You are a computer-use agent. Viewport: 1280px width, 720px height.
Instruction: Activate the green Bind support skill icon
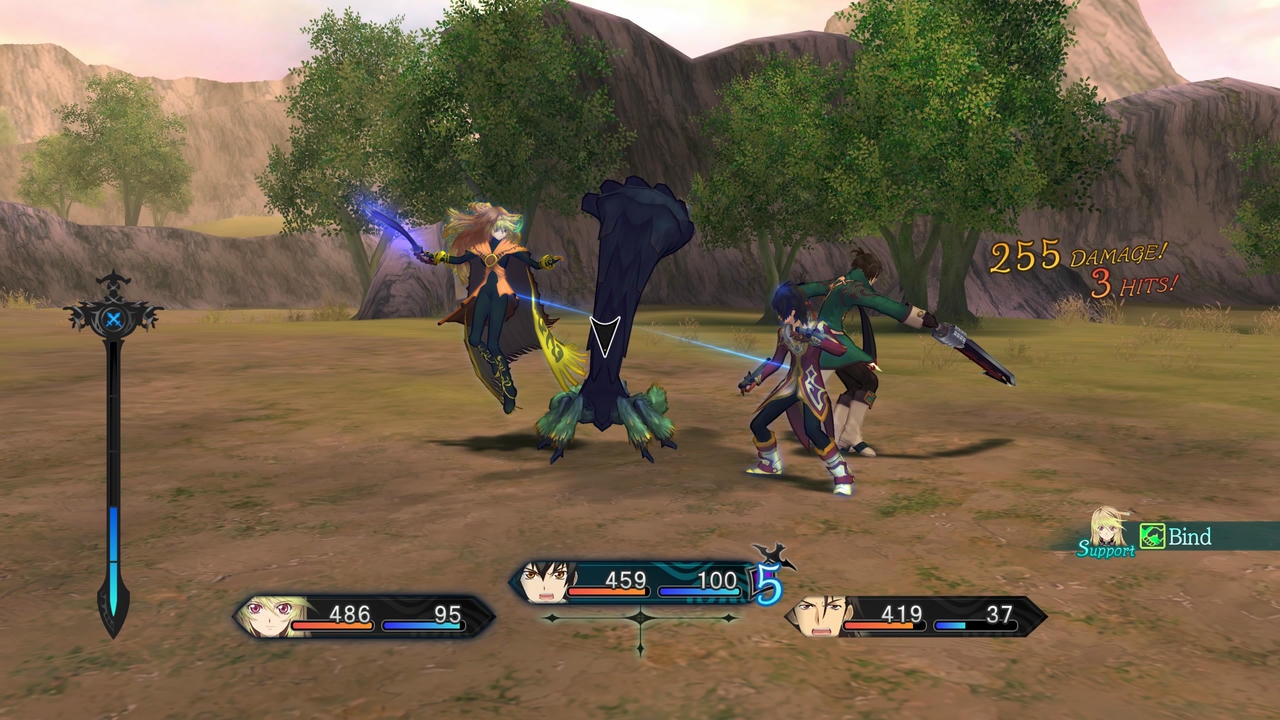click(1153, 537)
